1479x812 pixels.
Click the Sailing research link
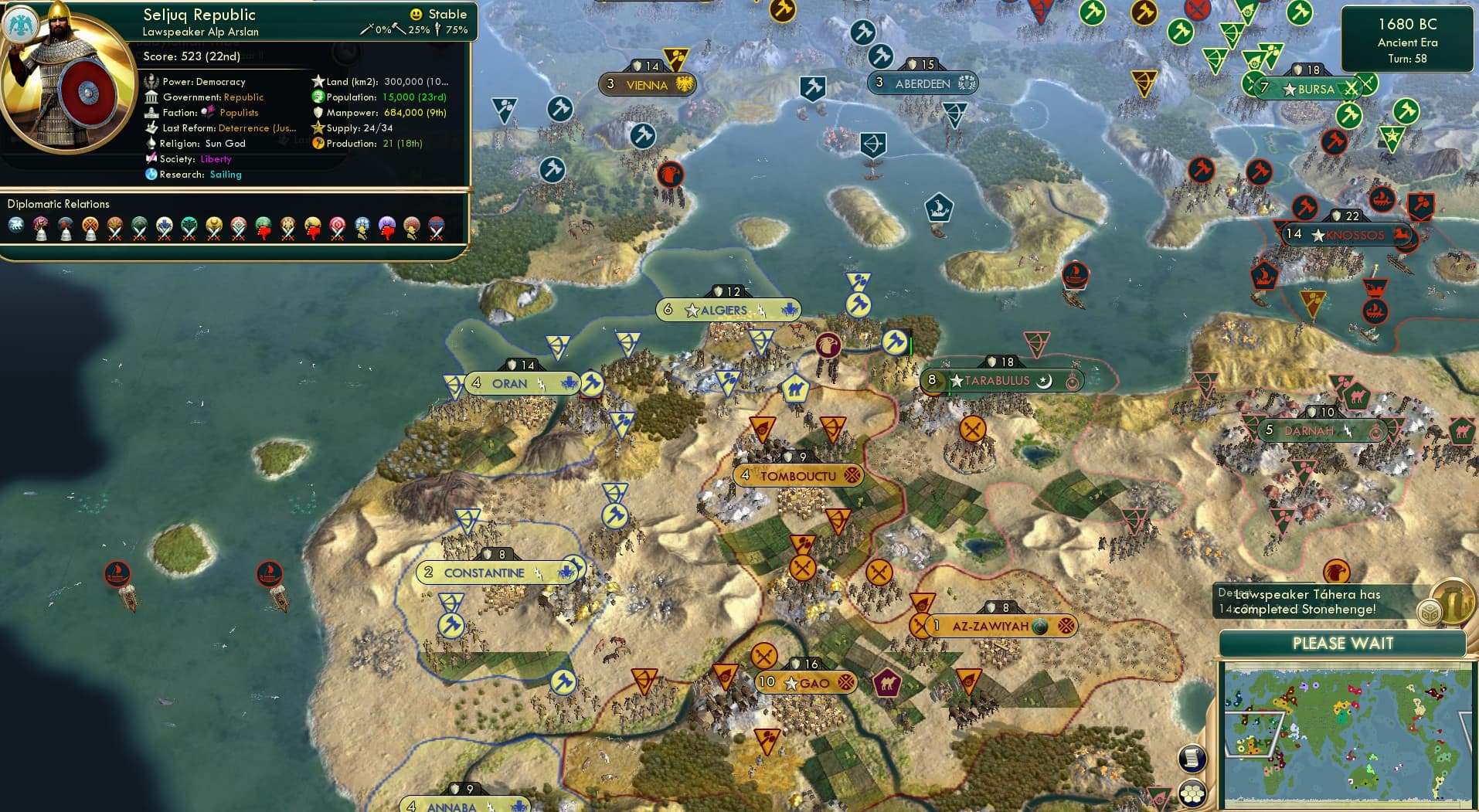point(226,175)
